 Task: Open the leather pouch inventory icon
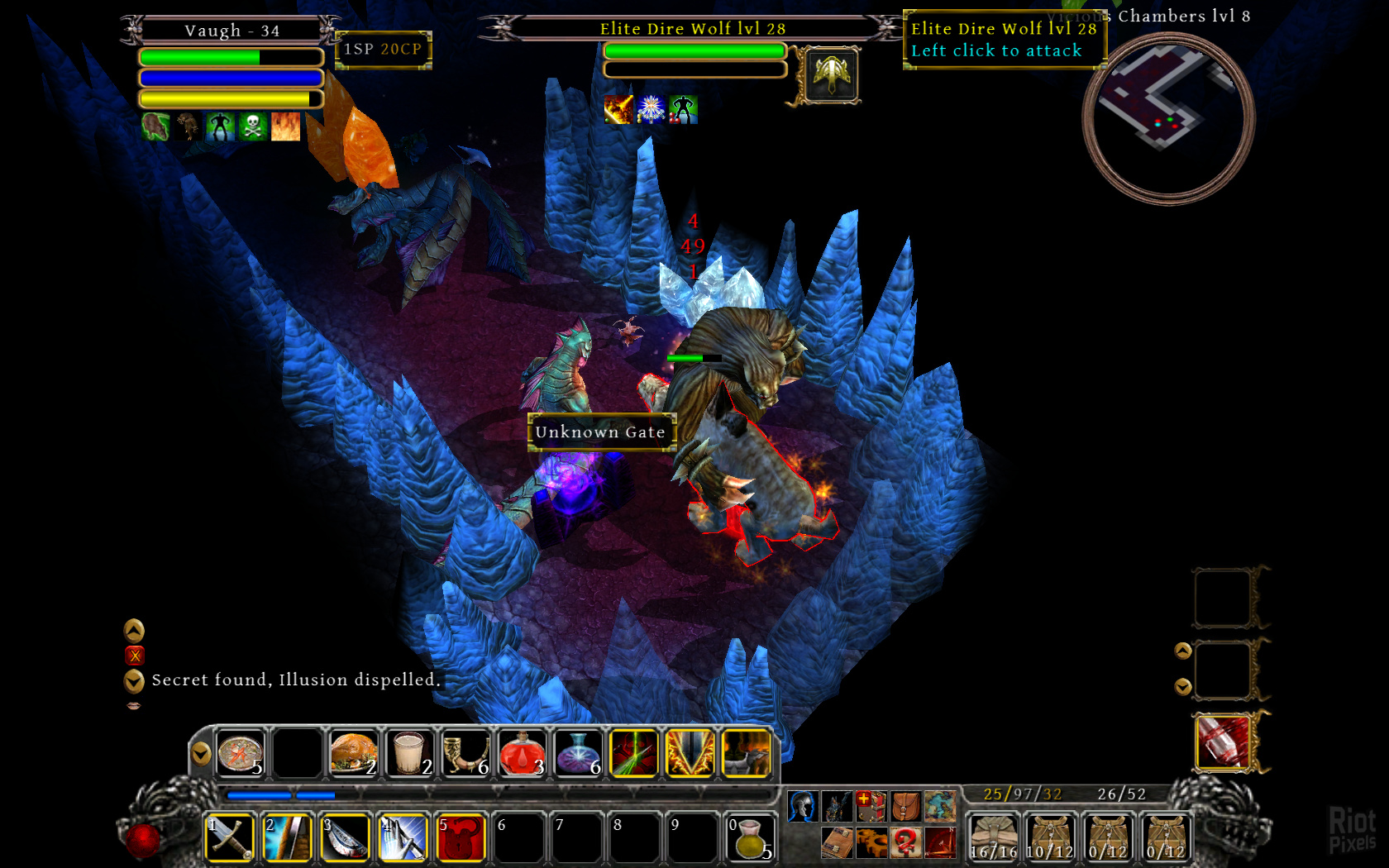[905, 805]
